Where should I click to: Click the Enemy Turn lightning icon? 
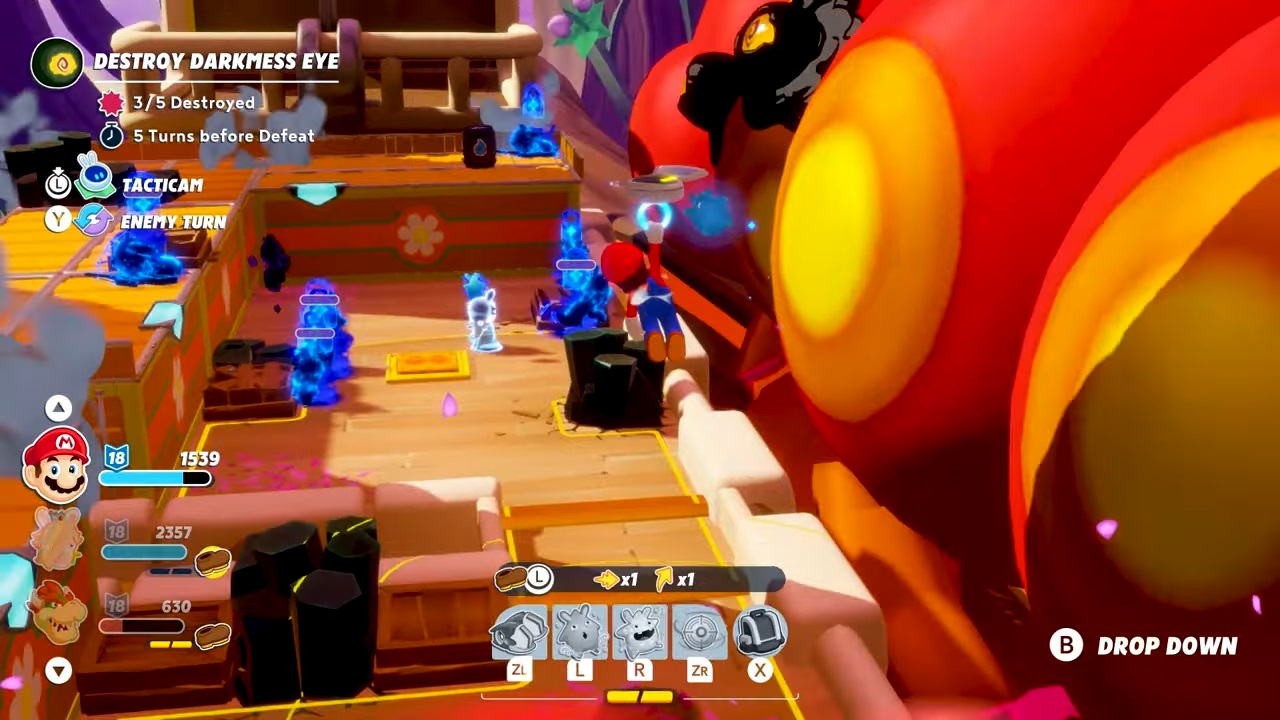click(x=93, y=221)
